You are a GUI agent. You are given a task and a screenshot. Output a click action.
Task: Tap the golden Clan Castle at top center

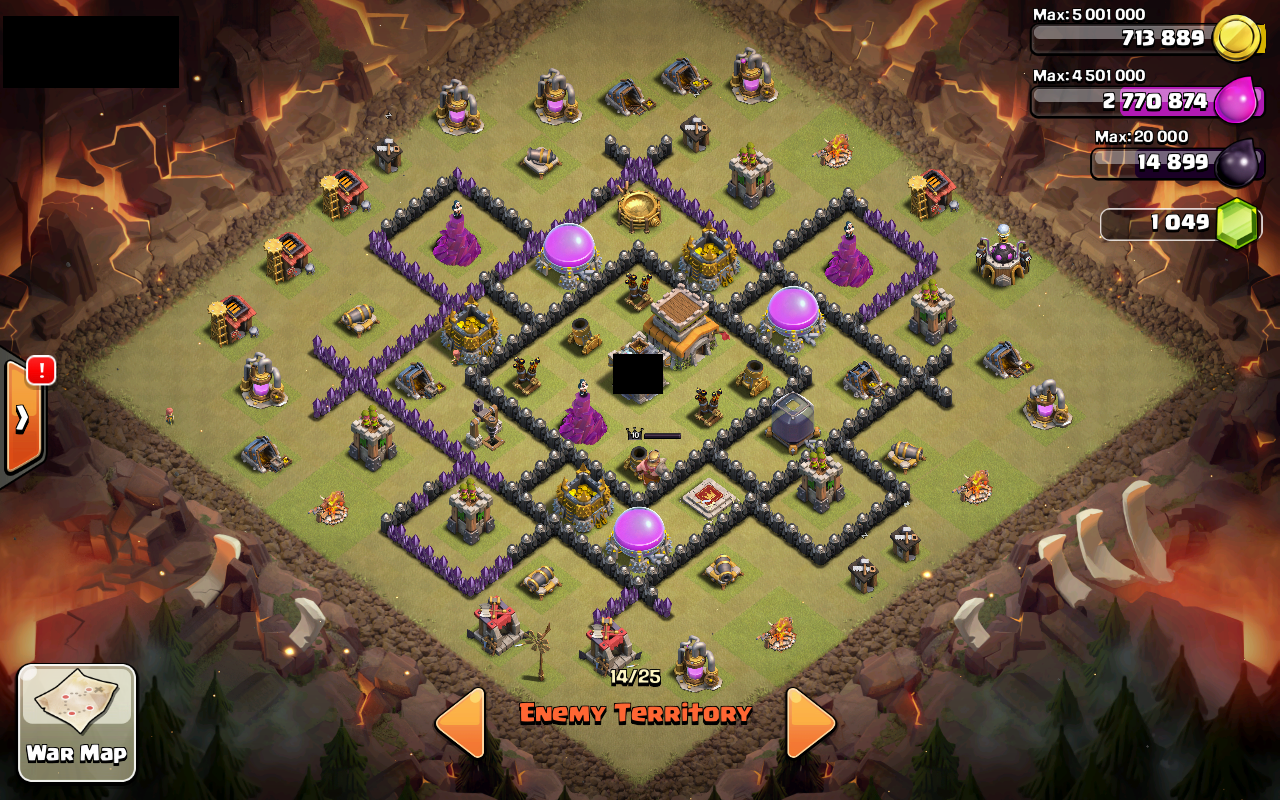click(640, 210)
